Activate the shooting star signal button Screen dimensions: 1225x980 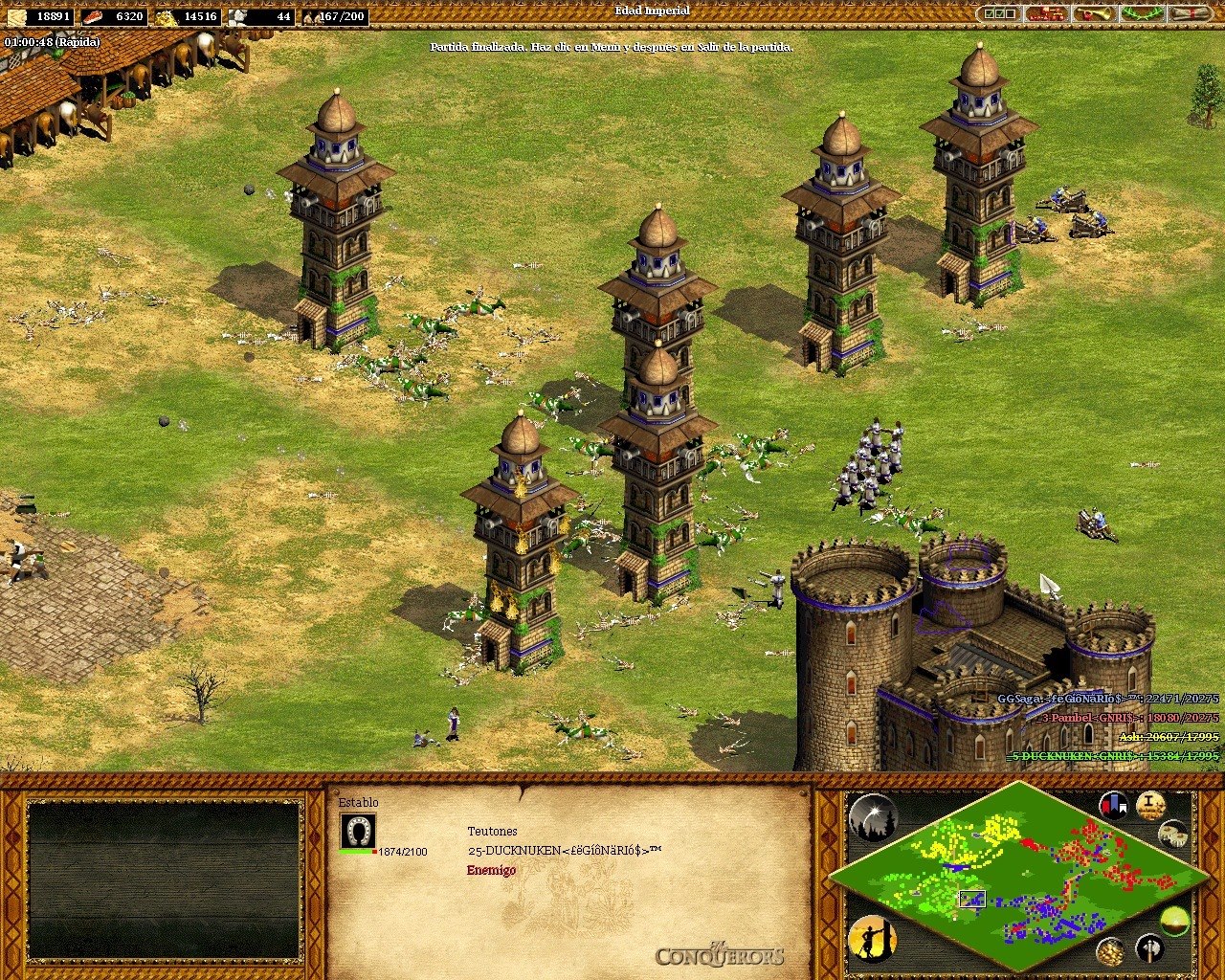pyautogui.click(x=873, y=818)
